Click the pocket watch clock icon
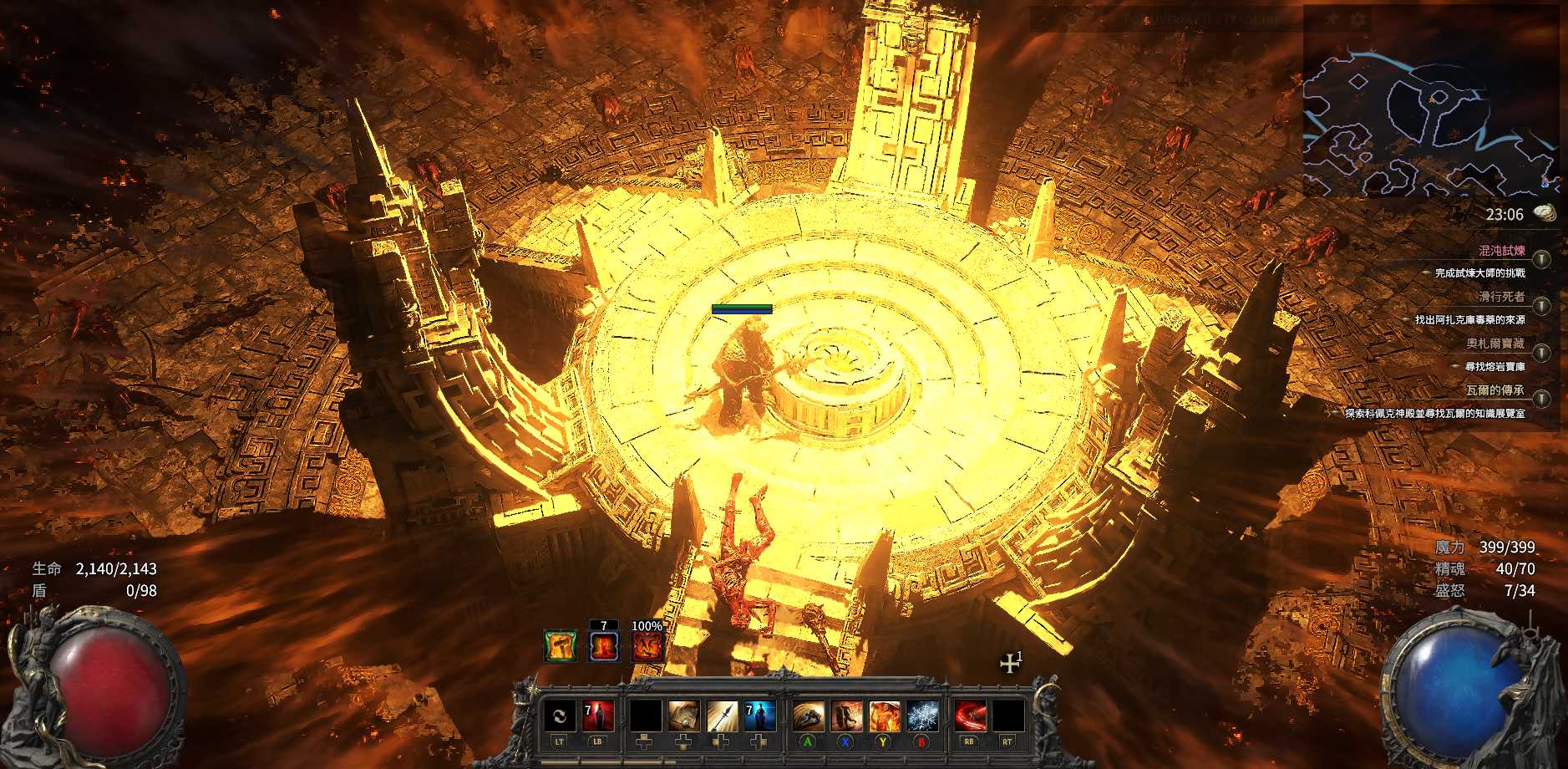This screenshot has width=1568, height=769. click(x=1545, y=213)
